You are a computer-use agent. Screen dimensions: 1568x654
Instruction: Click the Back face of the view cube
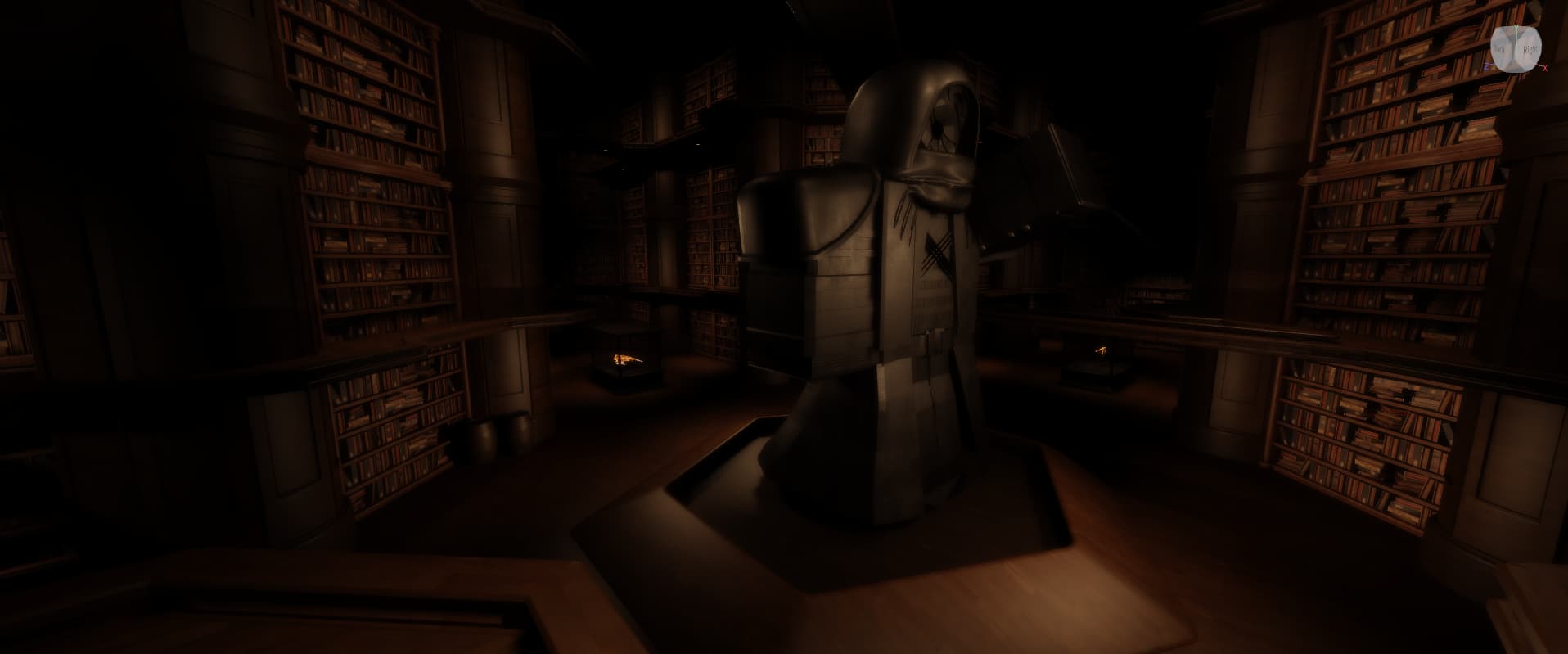click(1500, 49)
